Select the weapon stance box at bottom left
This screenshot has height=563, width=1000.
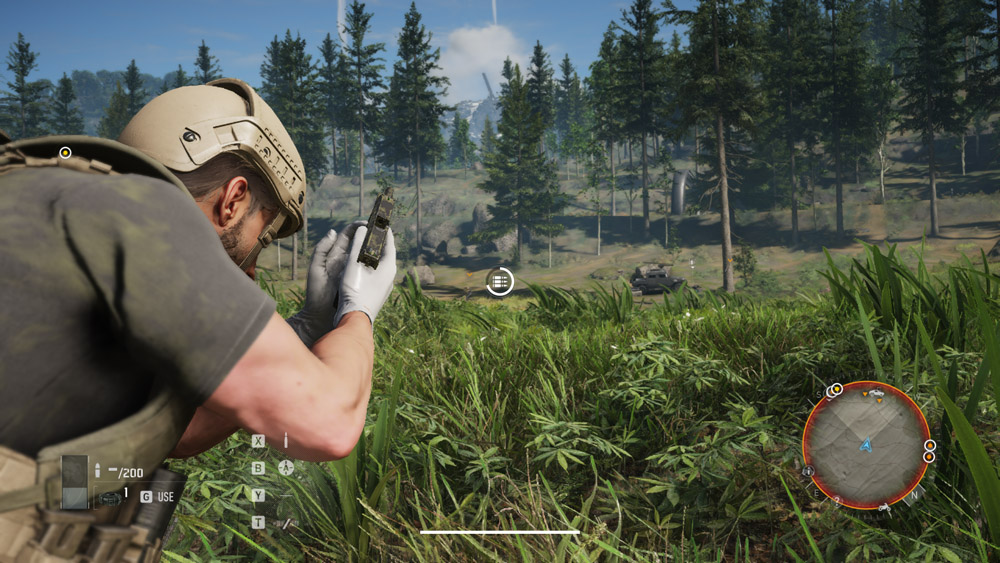pyautogui.click(x=75, y=482)
